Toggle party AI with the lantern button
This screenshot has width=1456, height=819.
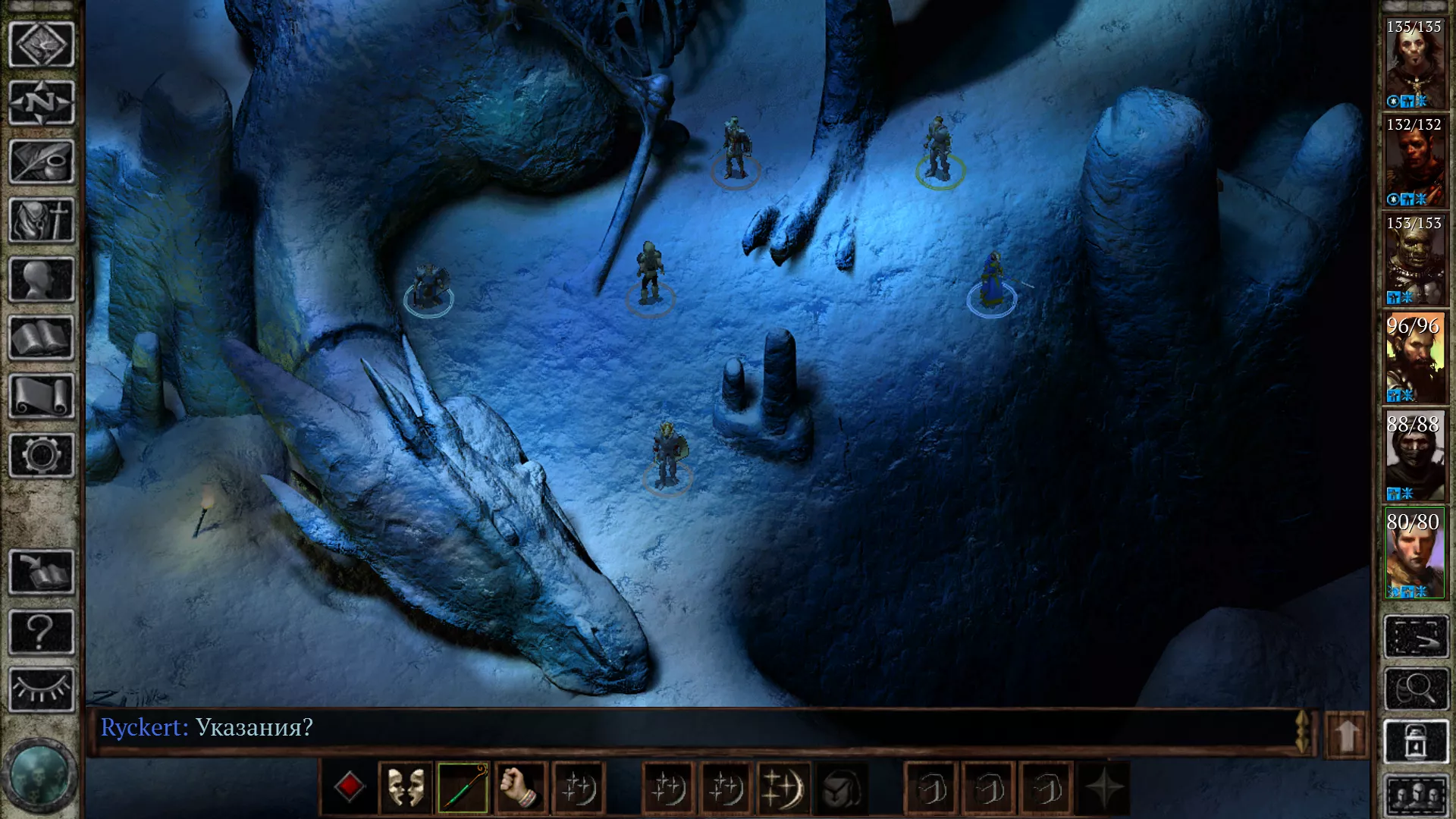(x=1416, y=741)
